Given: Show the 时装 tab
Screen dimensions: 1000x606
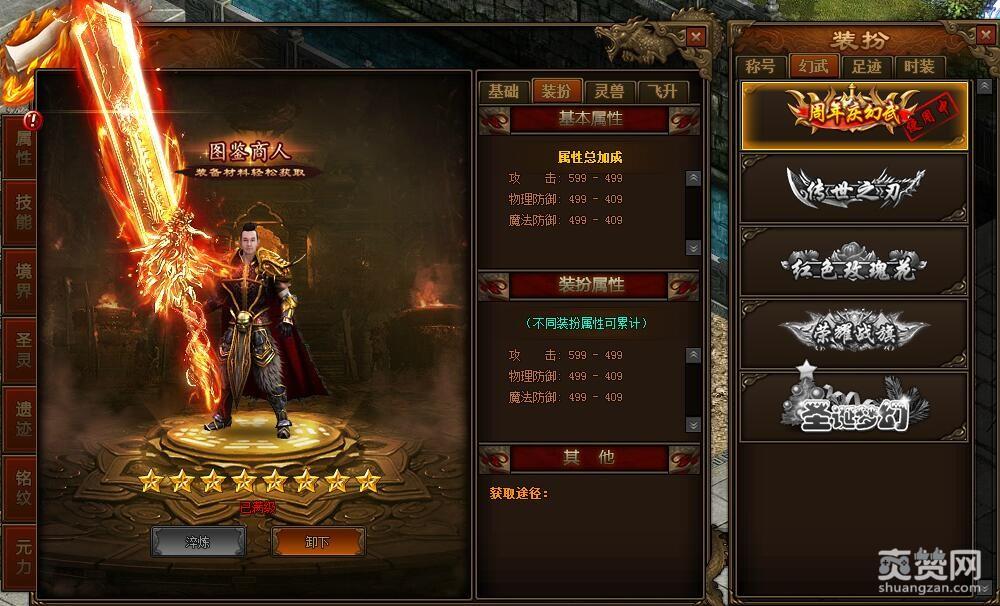Looking at the screenshot, I should tap(918, 67).
